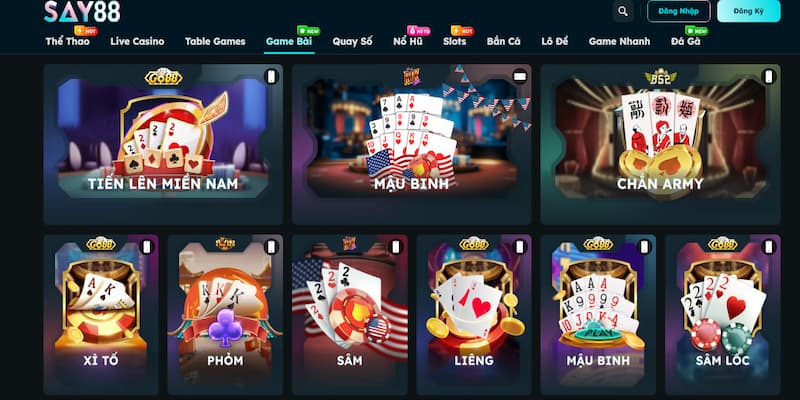The width and height of the screenshot is (800, 400).
Task: Choose the Bắn Cá category
Action: coord(504,42)
